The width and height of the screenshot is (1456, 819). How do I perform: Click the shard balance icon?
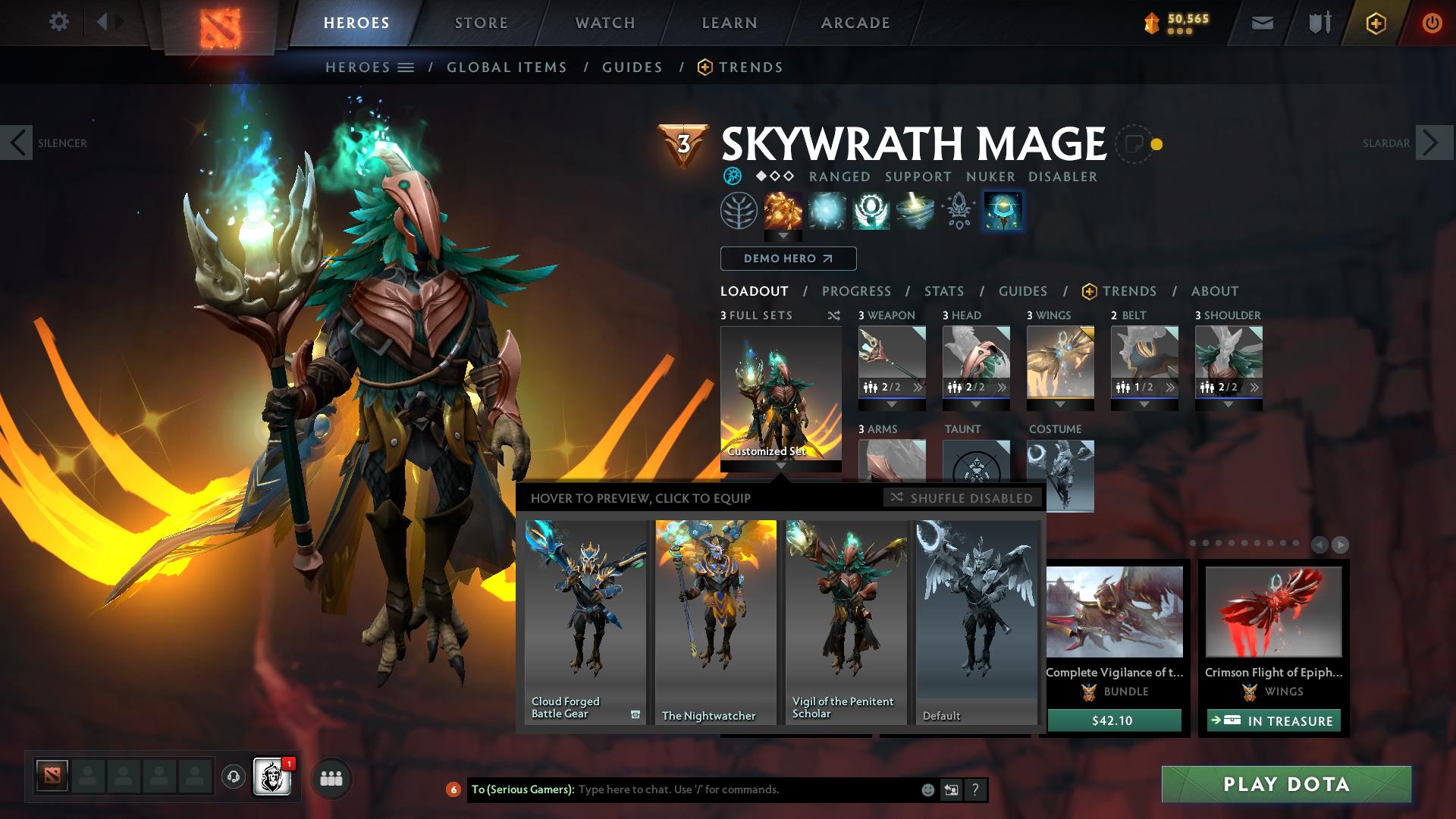(1150, 23)
